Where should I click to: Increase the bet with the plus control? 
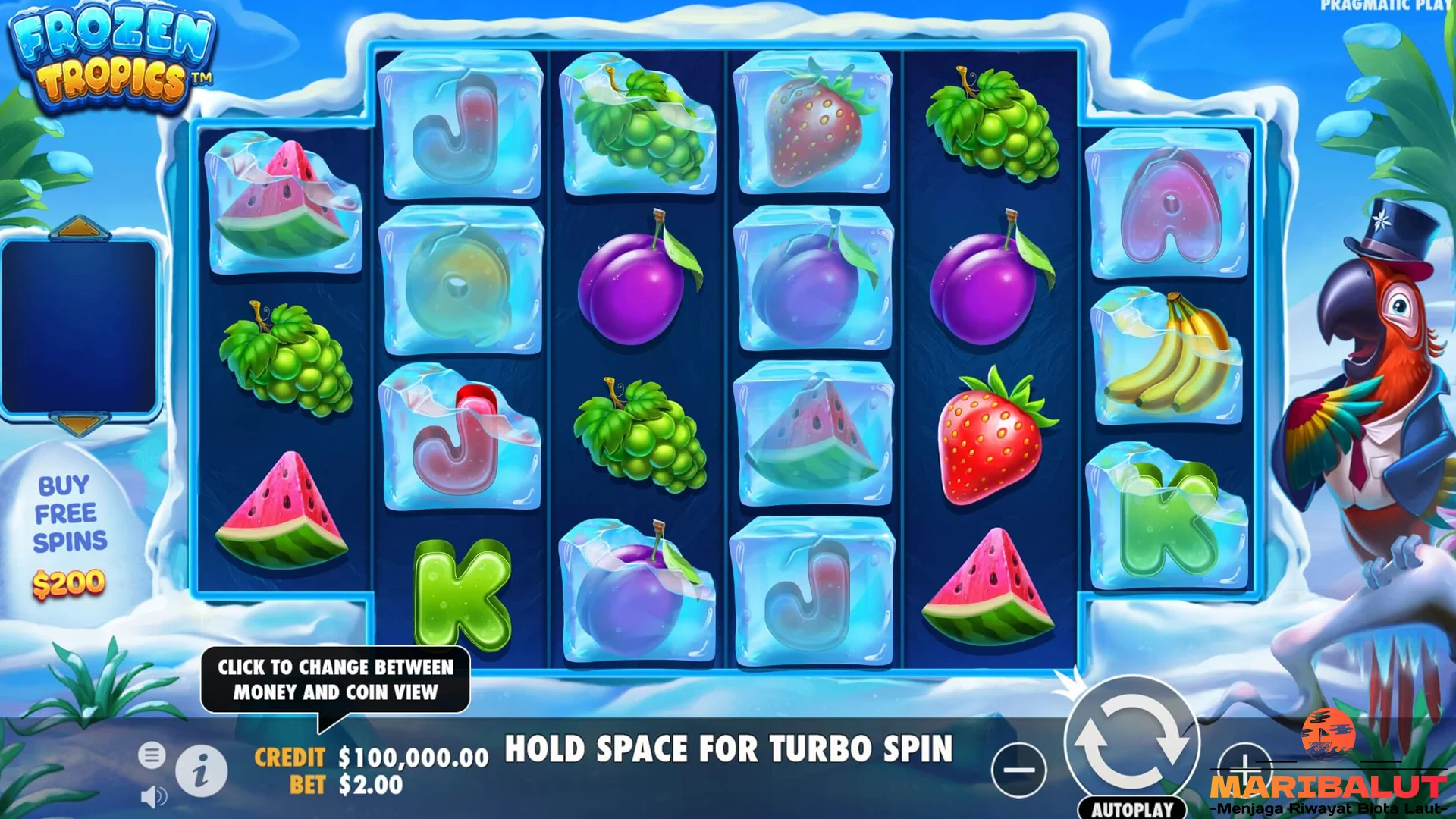(x=1245, y=768)
